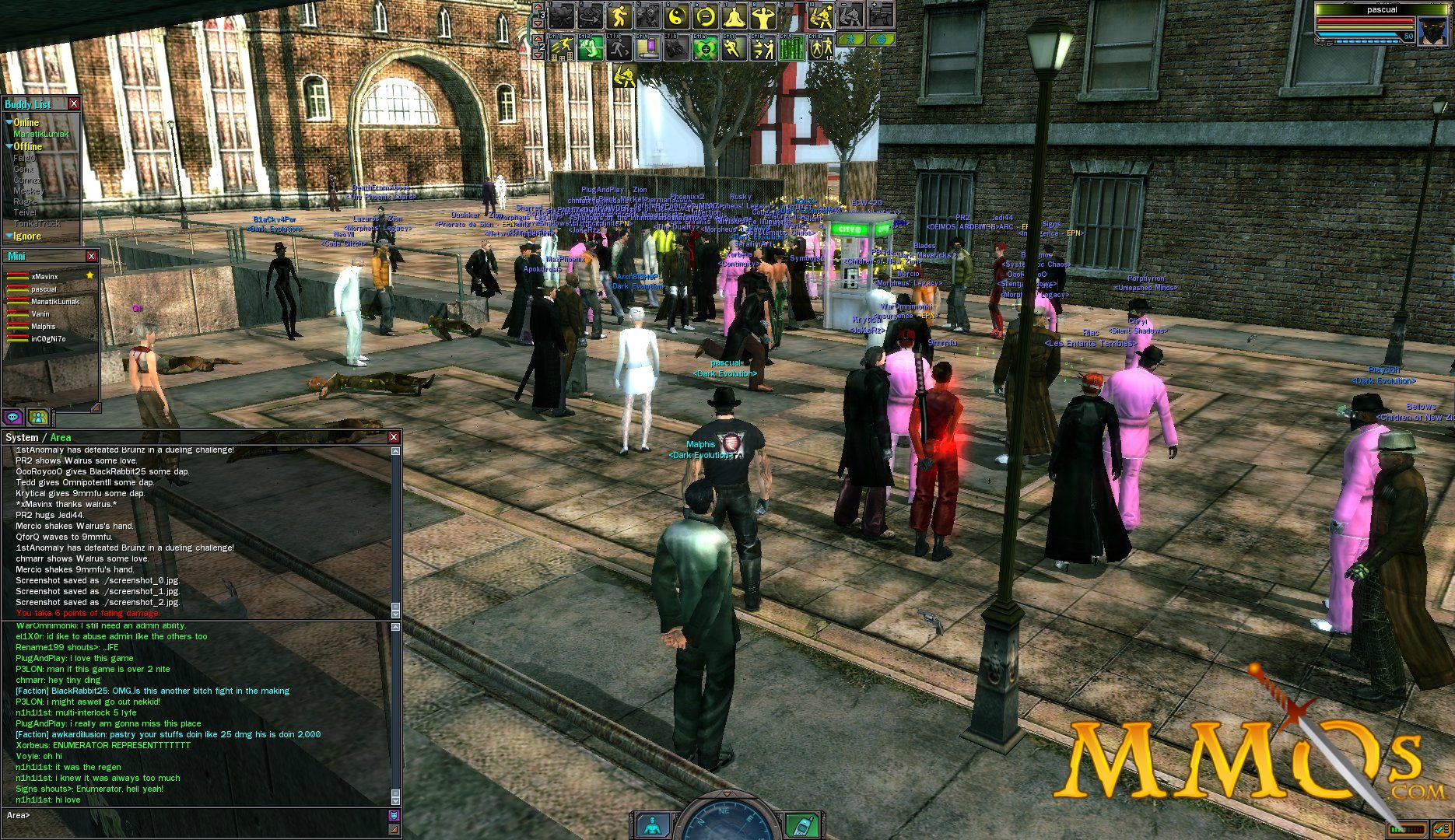Expand the Ignore list in Buddy List
Screen dimensions: 1455x840
9,236
